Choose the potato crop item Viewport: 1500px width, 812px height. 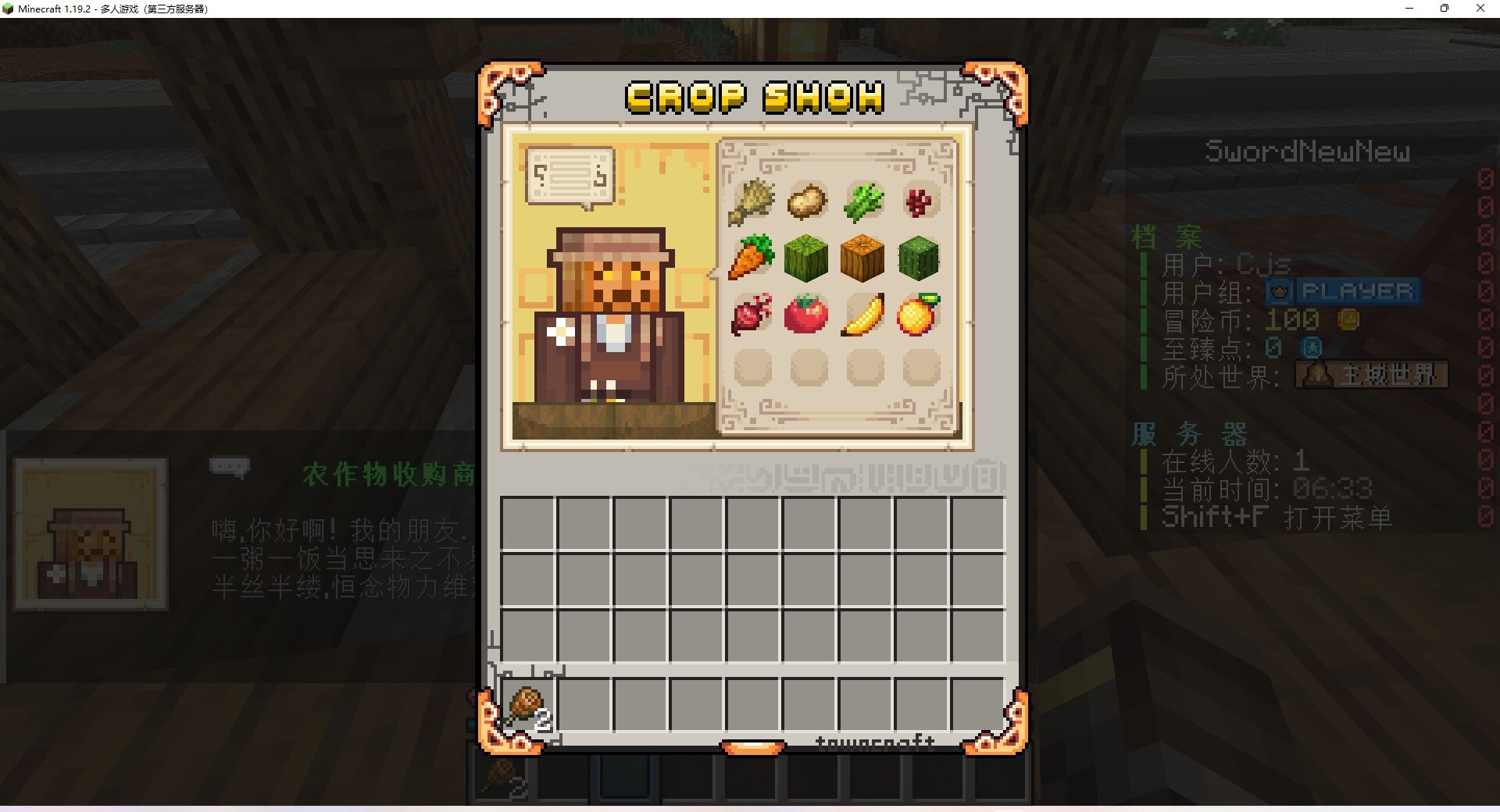[807, 201]
